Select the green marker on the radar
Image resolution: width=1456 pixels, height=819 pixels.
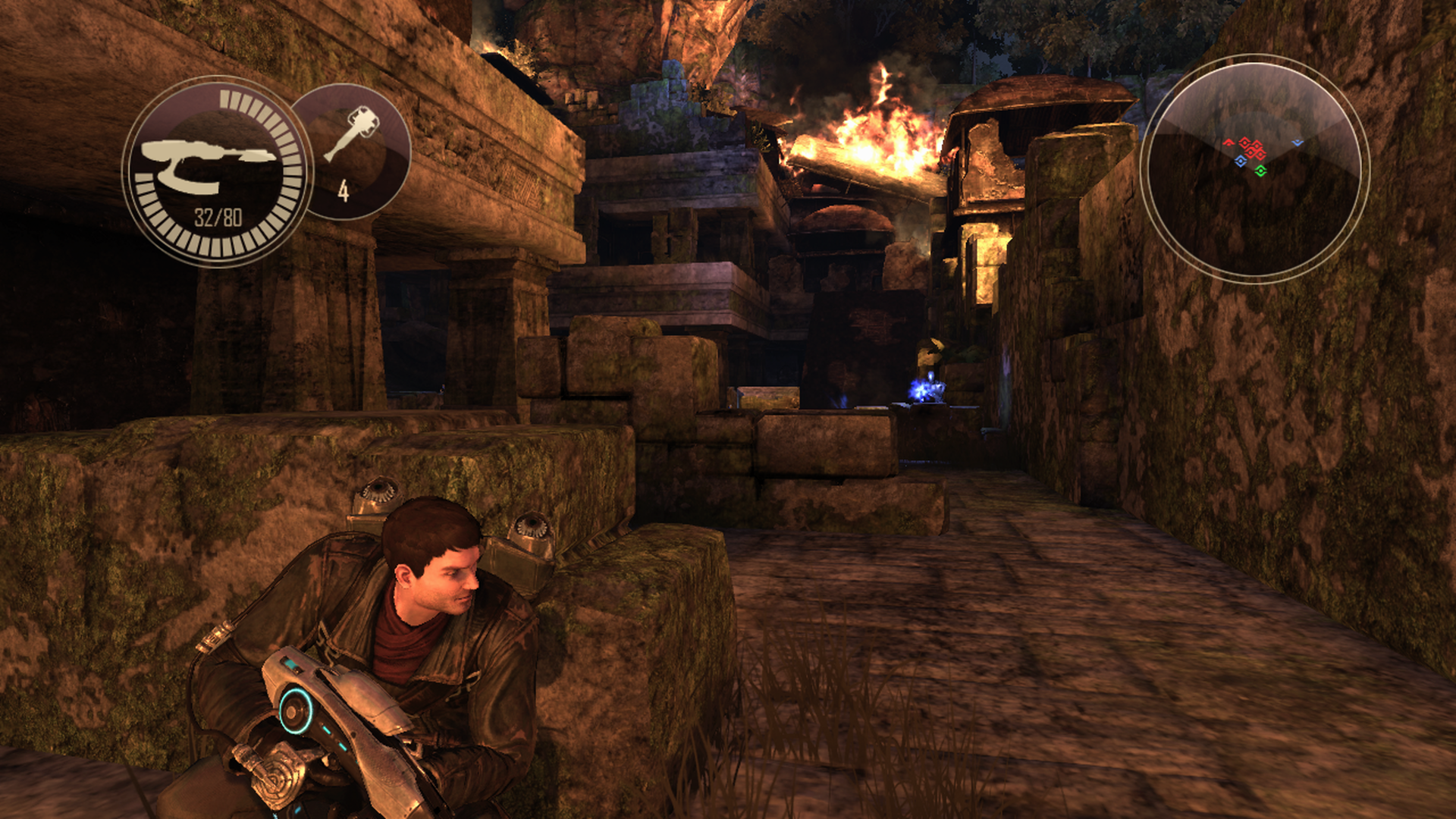point(1260,171)
